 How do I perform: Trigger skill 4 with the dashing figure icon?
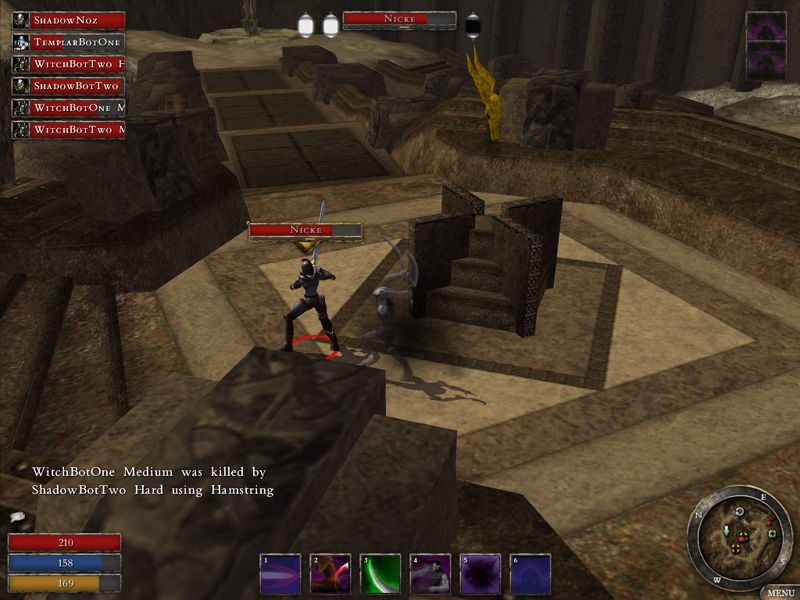[430, 574]
